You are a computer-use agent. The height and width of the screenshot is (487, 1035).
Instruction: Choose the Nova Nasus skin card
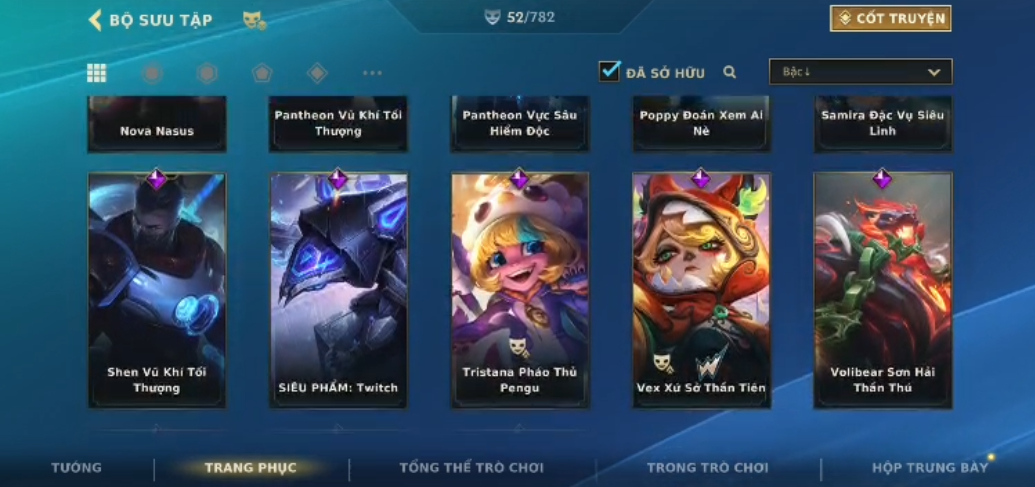point(157,125)
